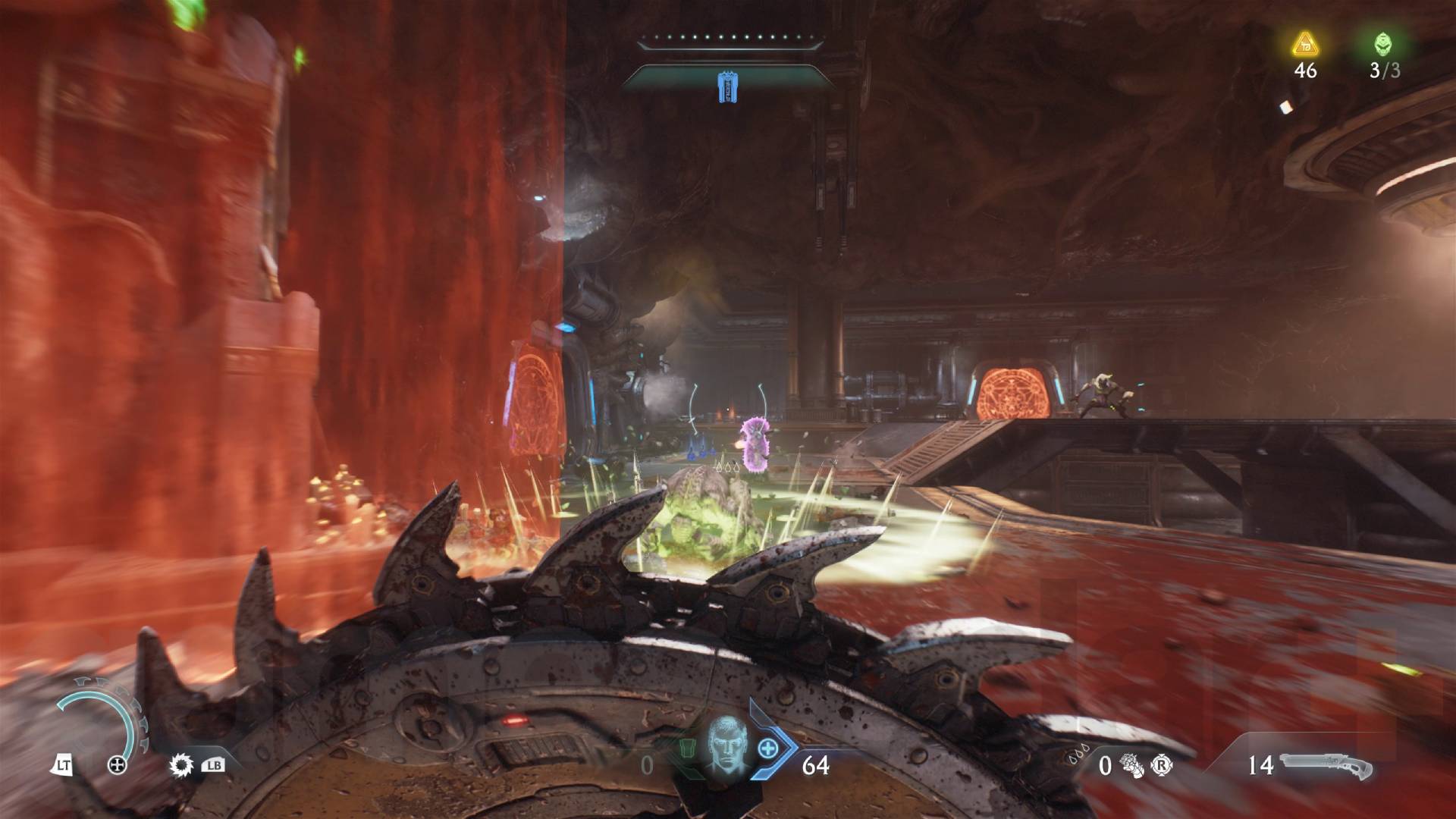Click the blue health plus icon
This screenshot has height=819, width=1456.
[x=768, y=748]
